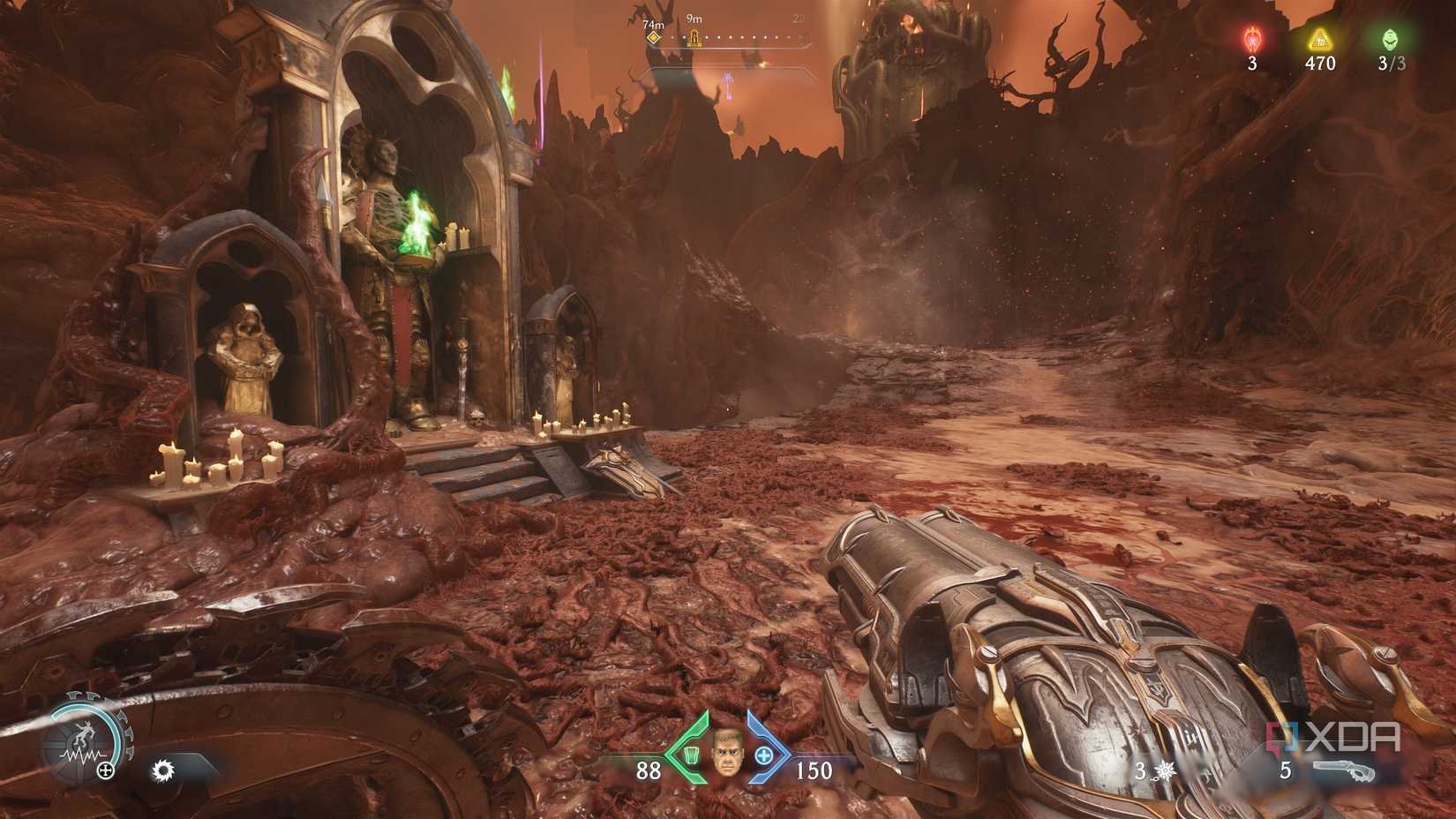Select the green collectible mask icon

click(1391, 40)
